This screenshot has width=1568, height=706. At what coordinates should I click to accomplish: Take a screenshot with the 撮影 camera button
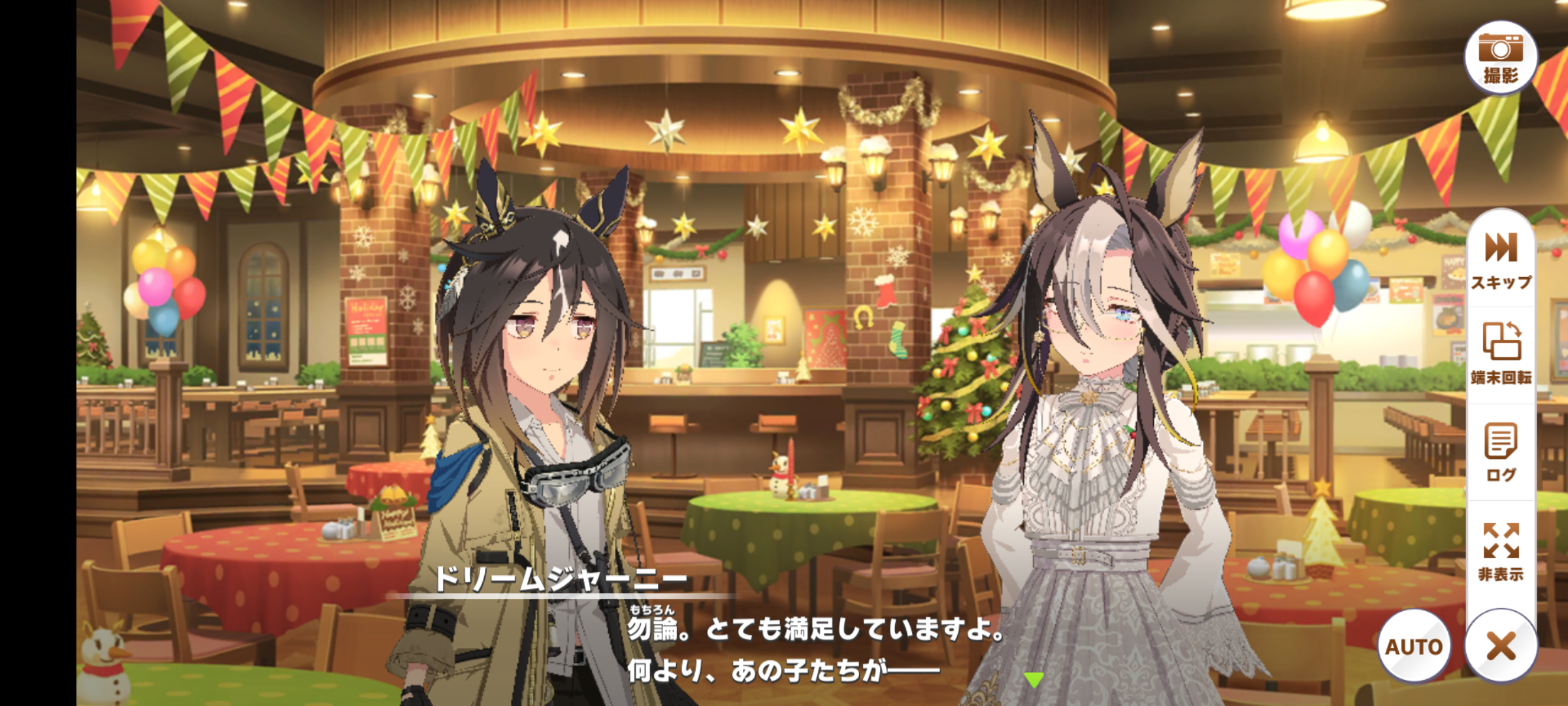1500,58
